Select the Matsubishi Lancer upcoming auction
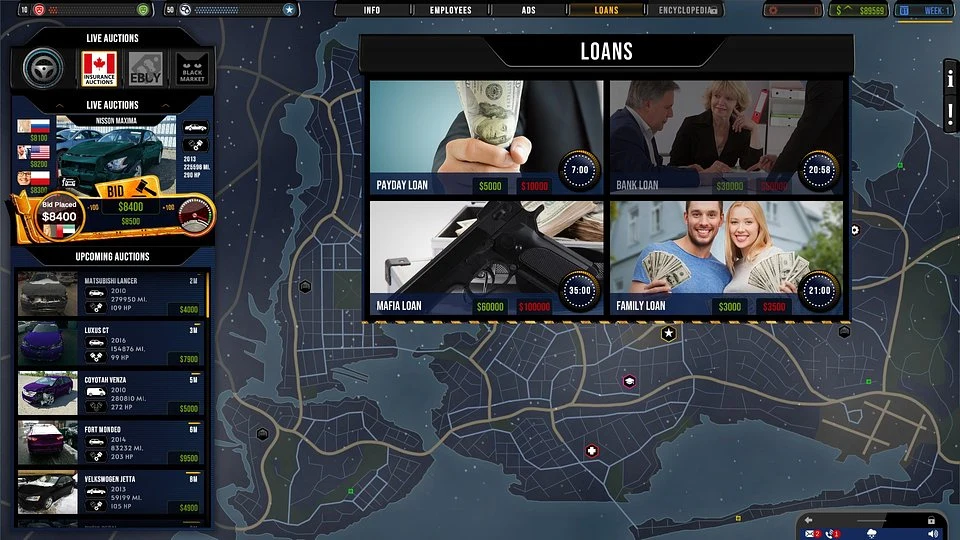960x540 pixels. click(x=110, y=295)
